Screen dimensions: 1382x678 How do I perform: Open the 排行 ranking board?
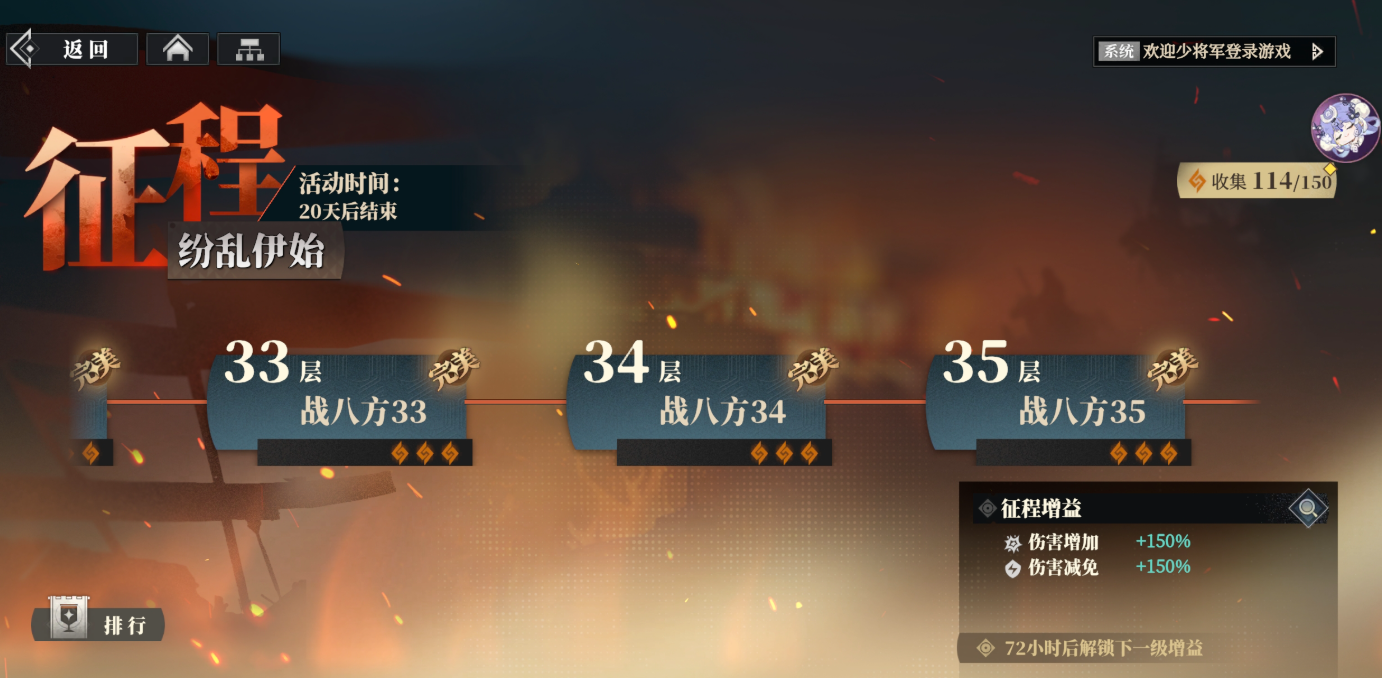coord(100,624)
